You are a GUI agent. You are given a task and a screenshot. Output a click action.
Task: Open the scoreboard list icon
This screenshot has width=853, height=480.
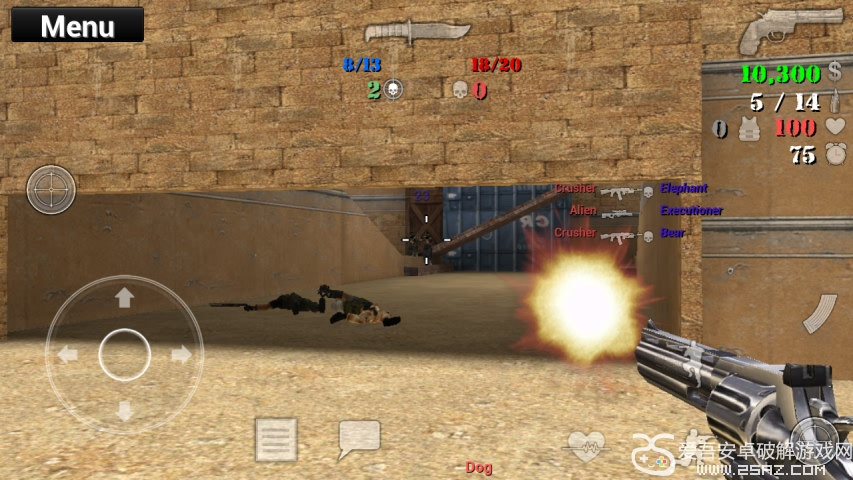point(276,438)
